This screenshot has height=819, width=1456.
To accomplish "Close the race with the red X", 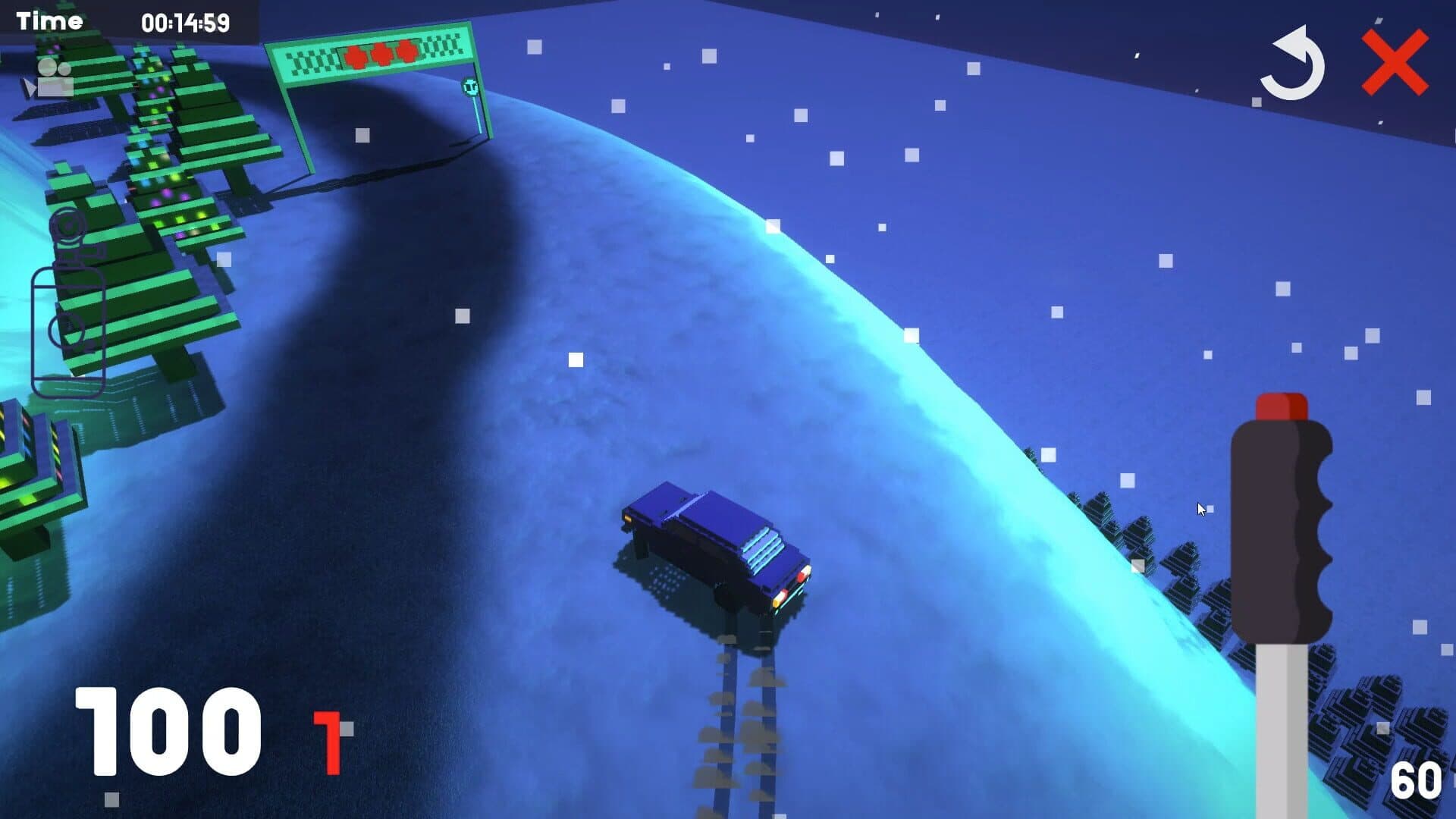I will [1395, 64].
